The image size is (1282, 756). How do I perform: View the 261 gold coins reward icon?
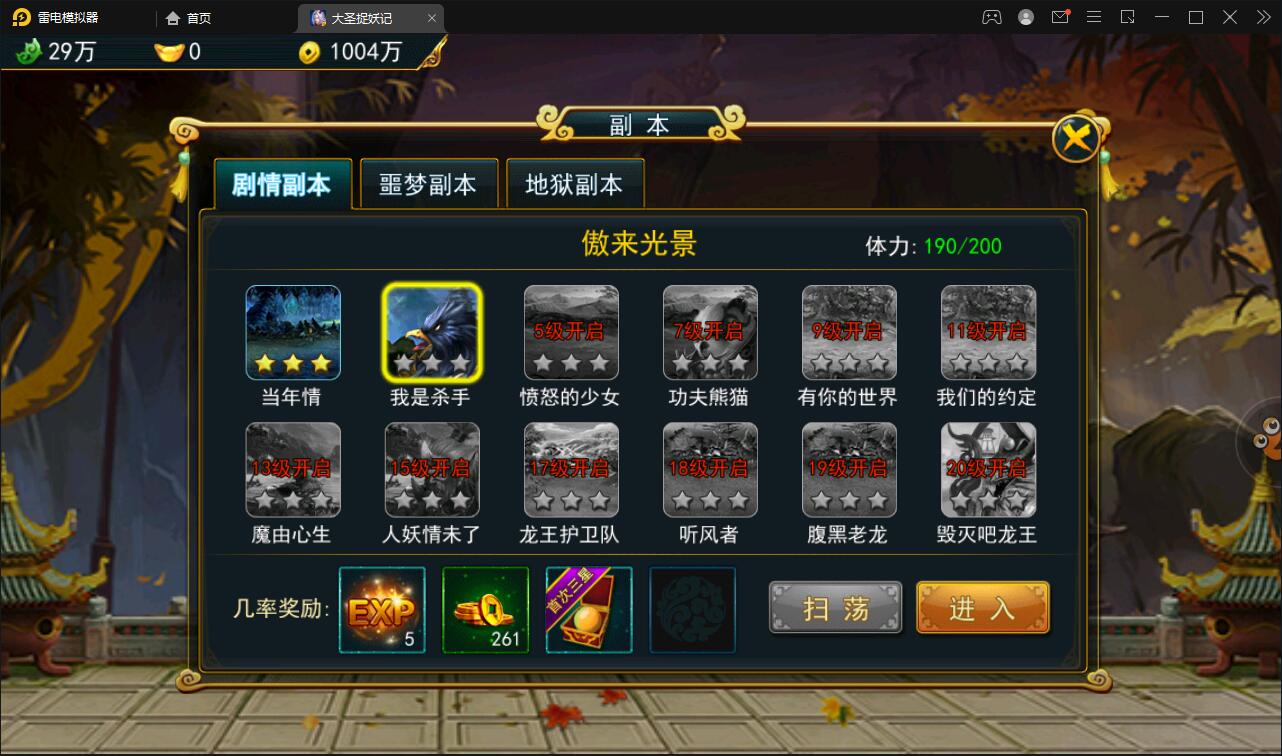[x=485, y=610]
